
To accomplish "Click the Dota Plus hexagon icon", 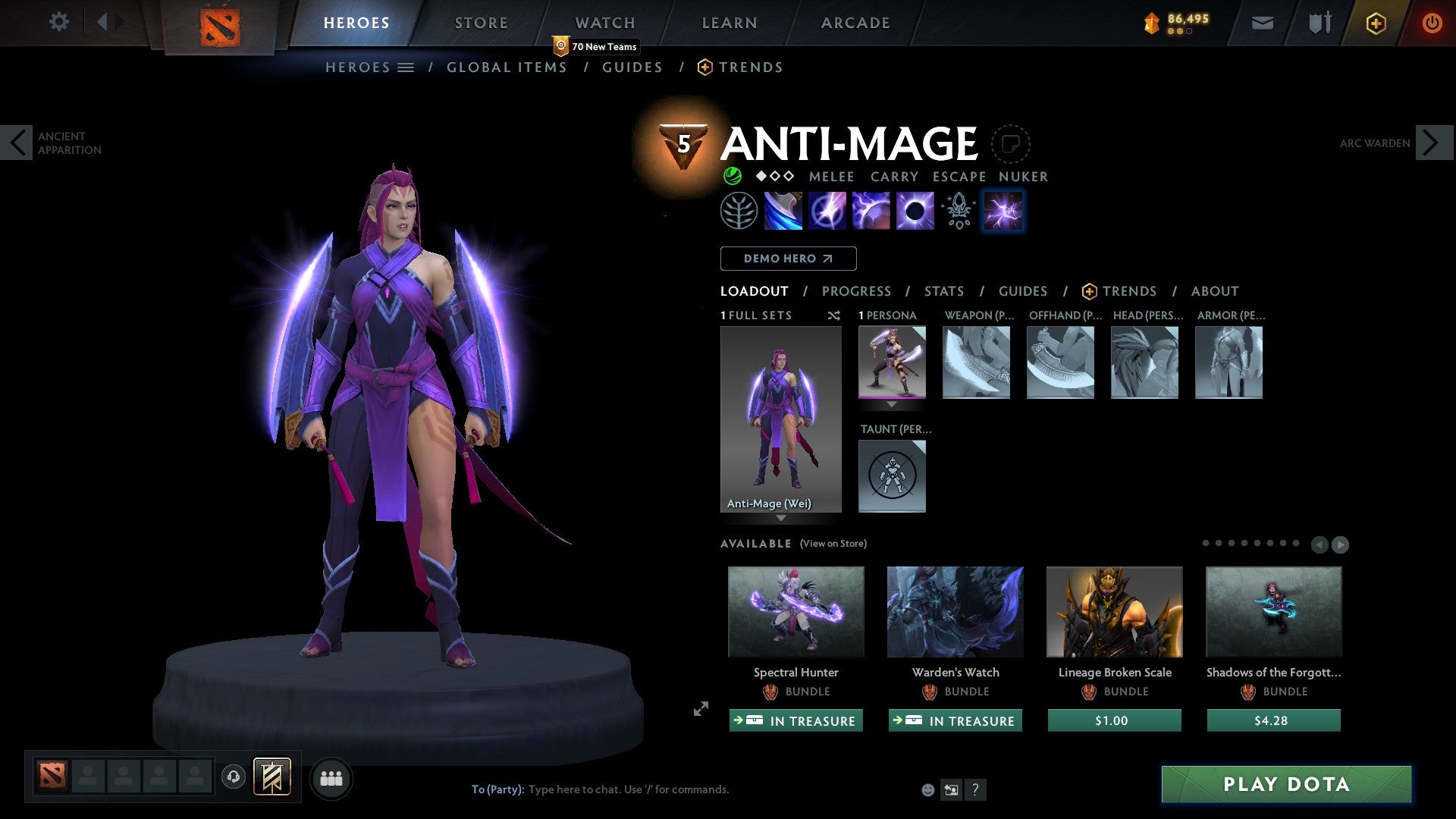I will 1375,23.
